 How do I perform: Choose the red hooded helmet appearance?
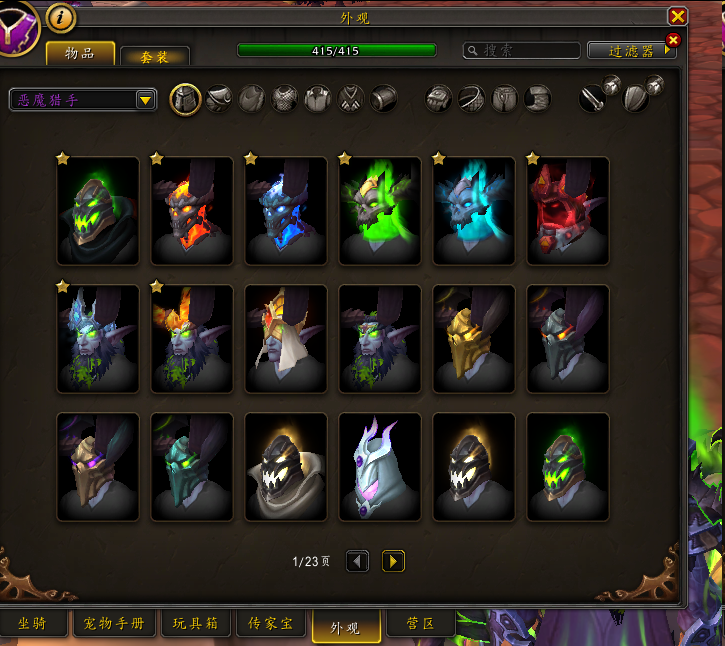pyautogui.click(x=568, y=211)
